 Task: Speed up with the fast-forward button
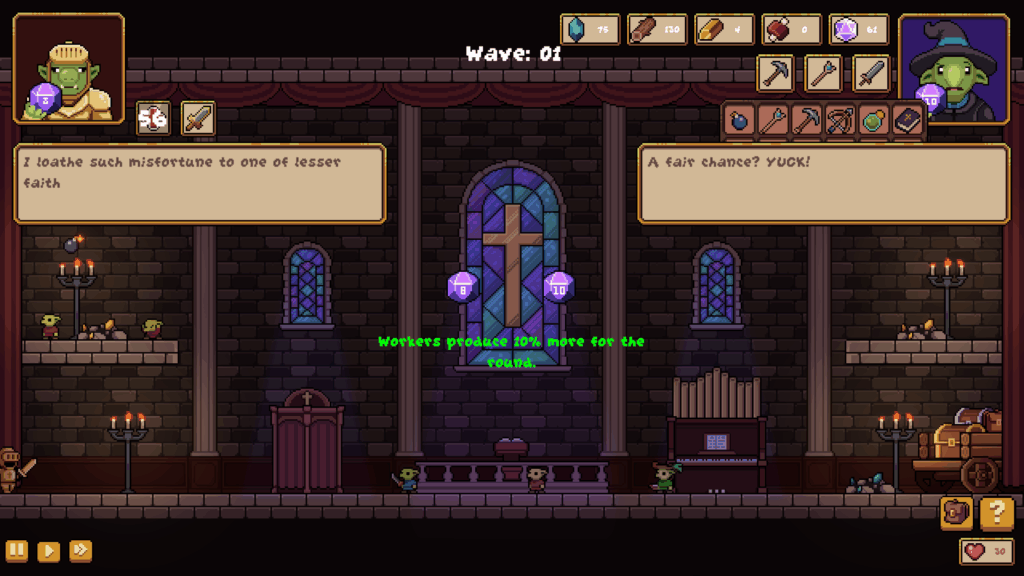80,551
